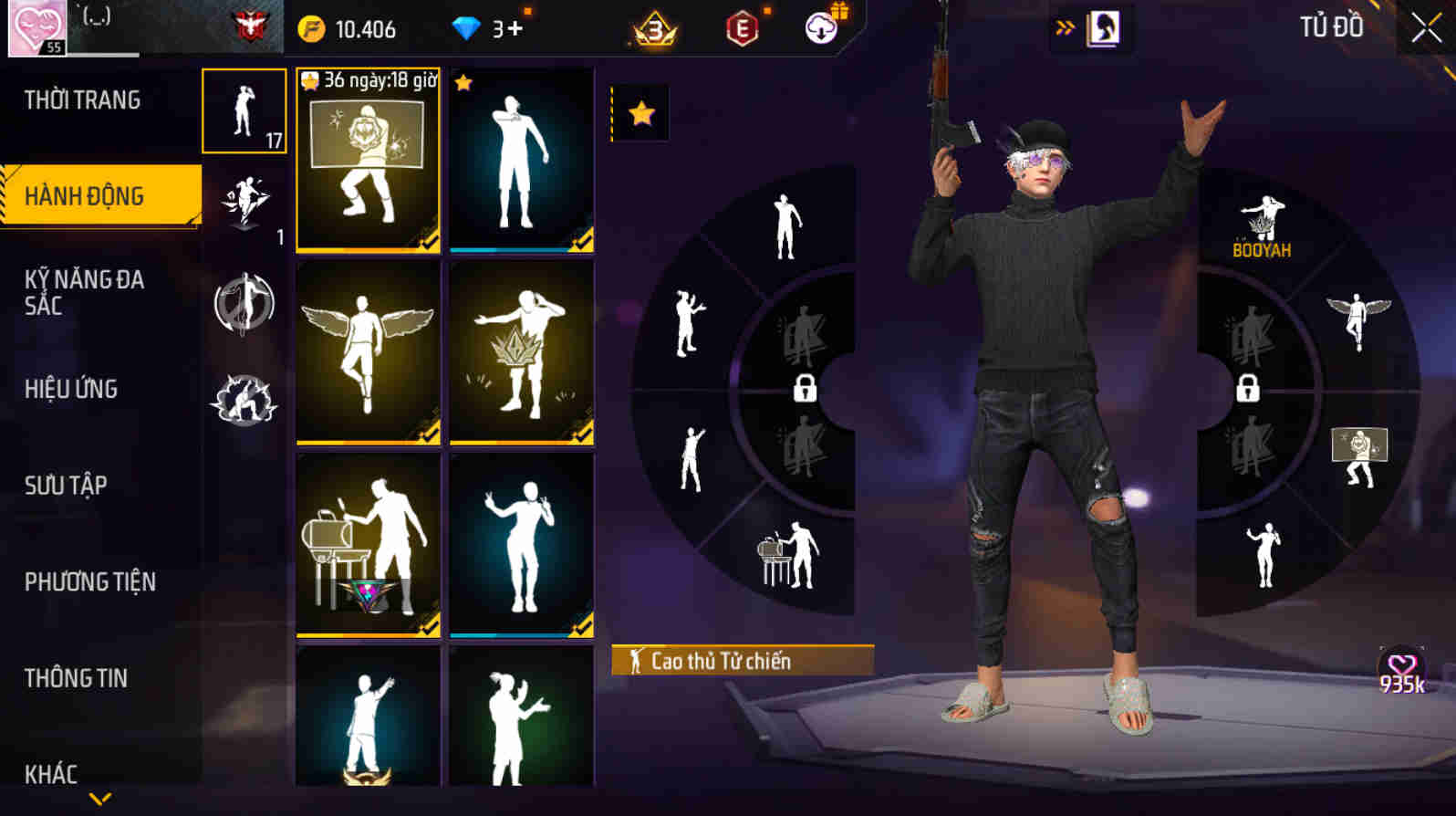1456x816 pixels.
Task: Click the golden level 3 badge
Action: pos(654,28)
